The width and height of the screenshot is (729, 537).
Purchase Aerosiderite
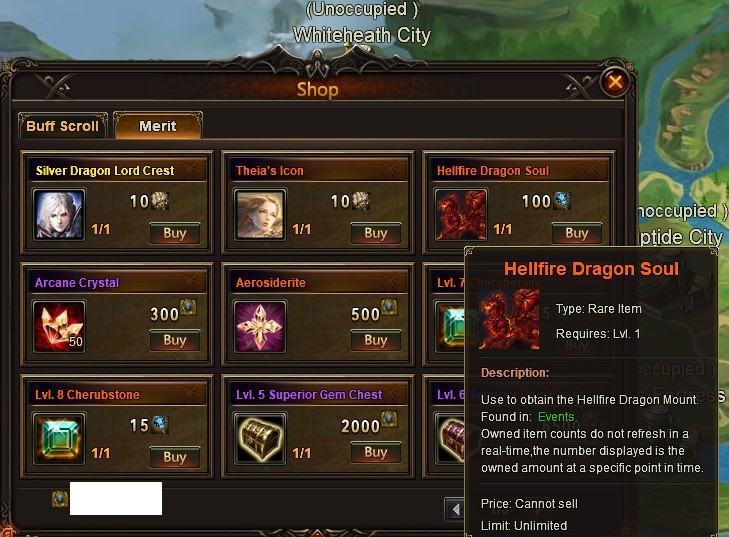[375, 340]
